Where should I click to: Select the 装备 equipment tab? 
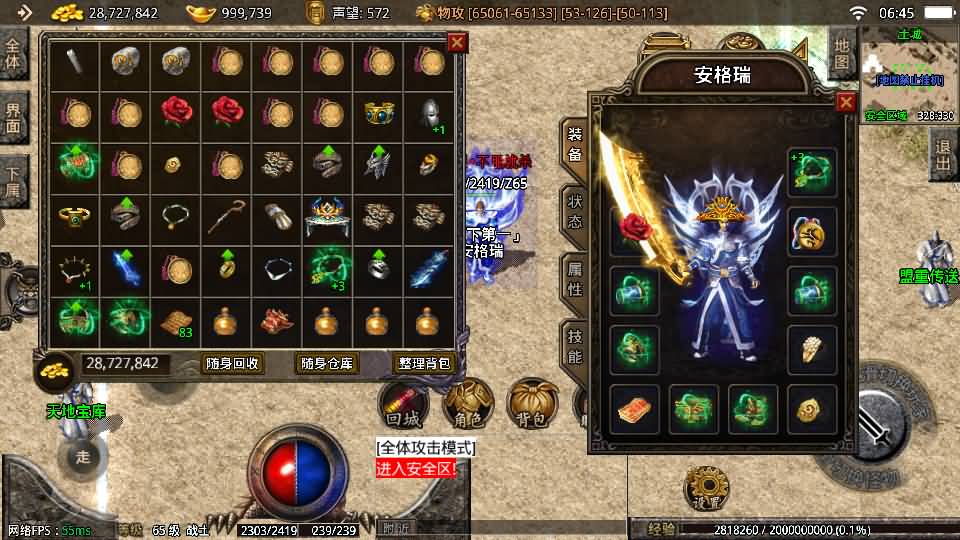(x=574, y=144)
